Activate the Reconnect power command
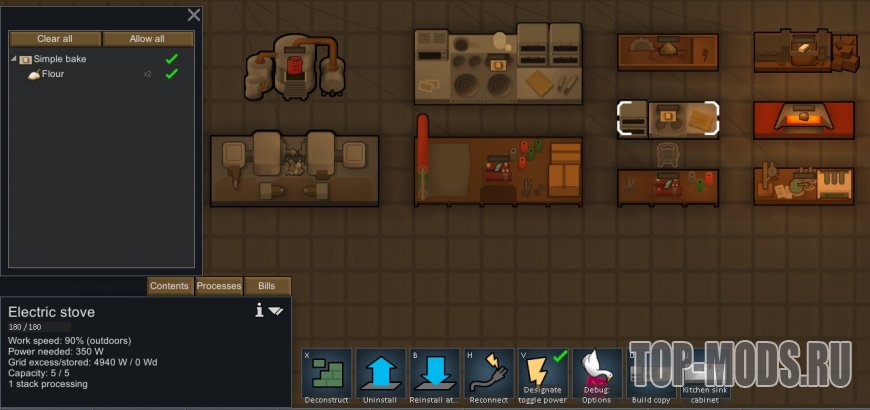Screen dimensions: 870x410 point(489,375)
